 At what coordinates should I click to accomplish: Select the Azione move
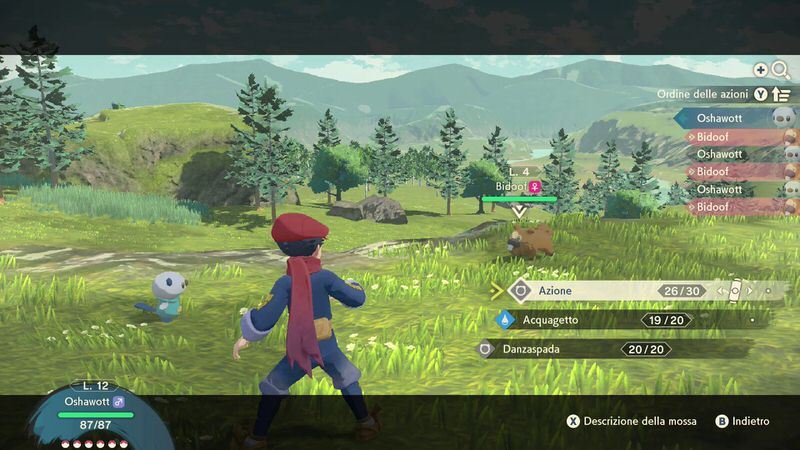590,291
